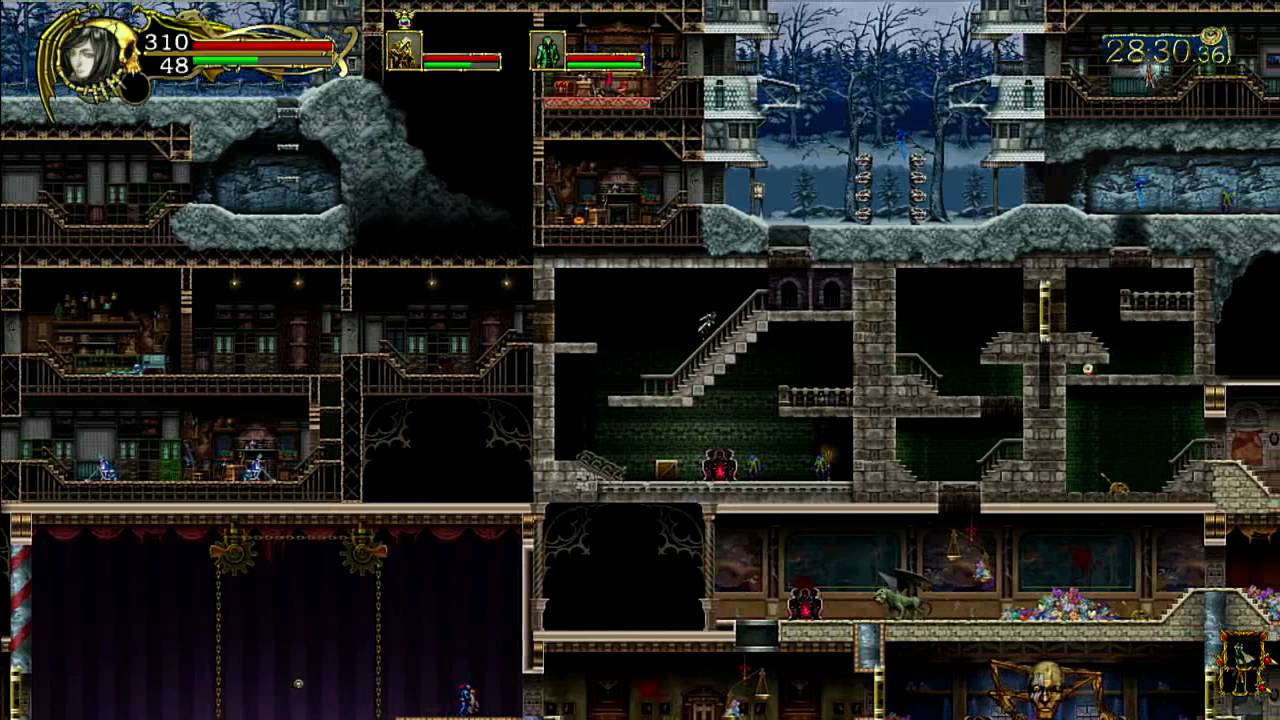Expand the treasure chest near the throne room
This screenshot has width=1280, height=720.
click(666, 469)
